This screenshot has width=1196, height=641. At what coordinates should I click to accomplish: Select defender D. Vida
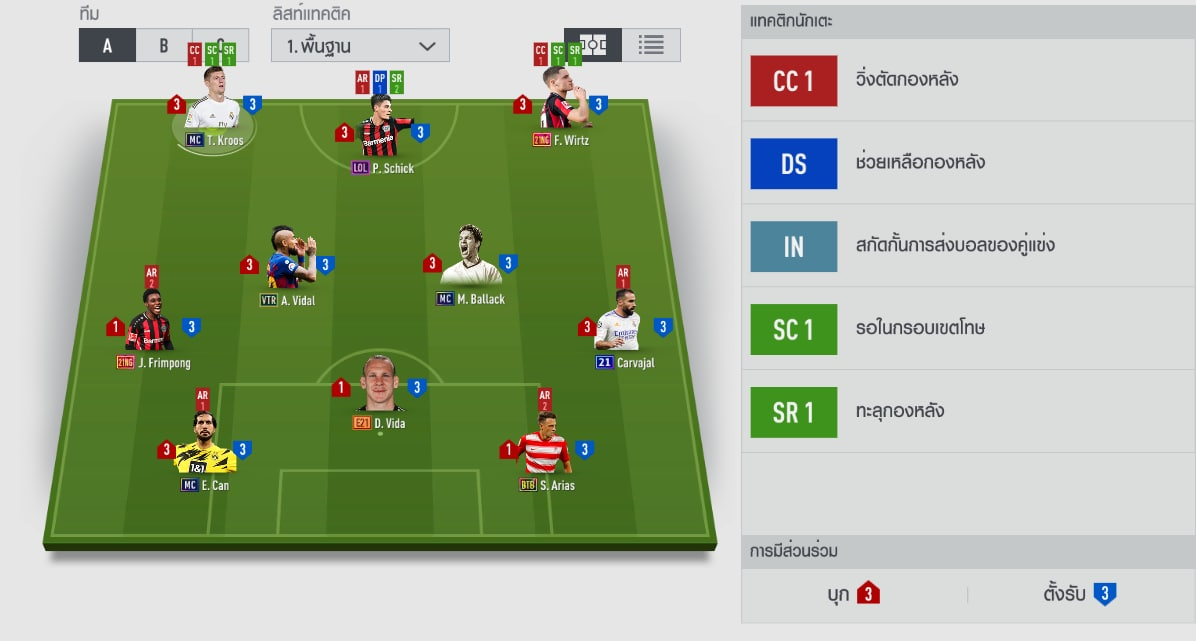coord(379,385)
